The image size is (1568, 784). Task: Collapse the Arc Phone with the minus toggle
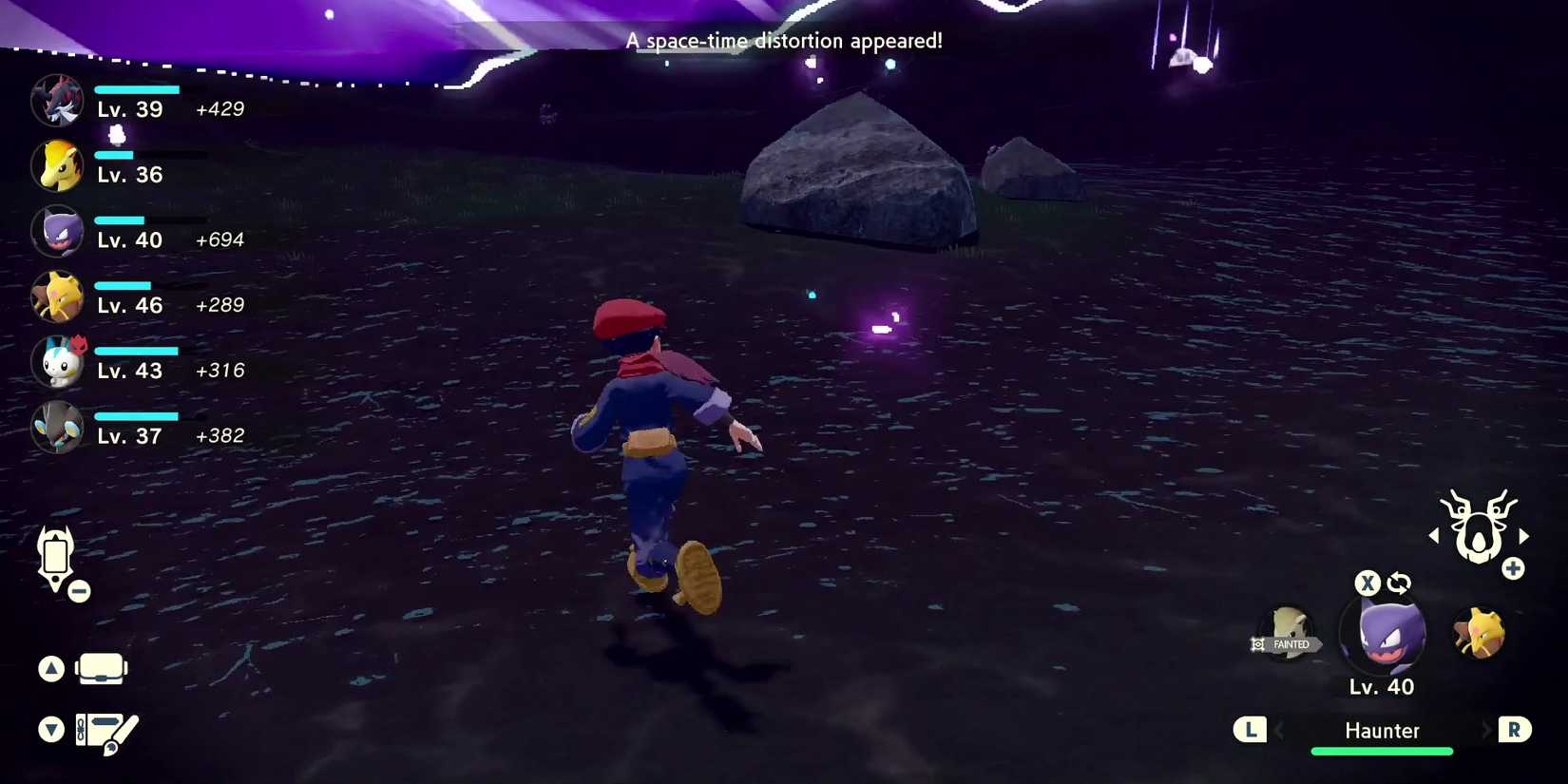pyautogui.click(x=79, y=592)
